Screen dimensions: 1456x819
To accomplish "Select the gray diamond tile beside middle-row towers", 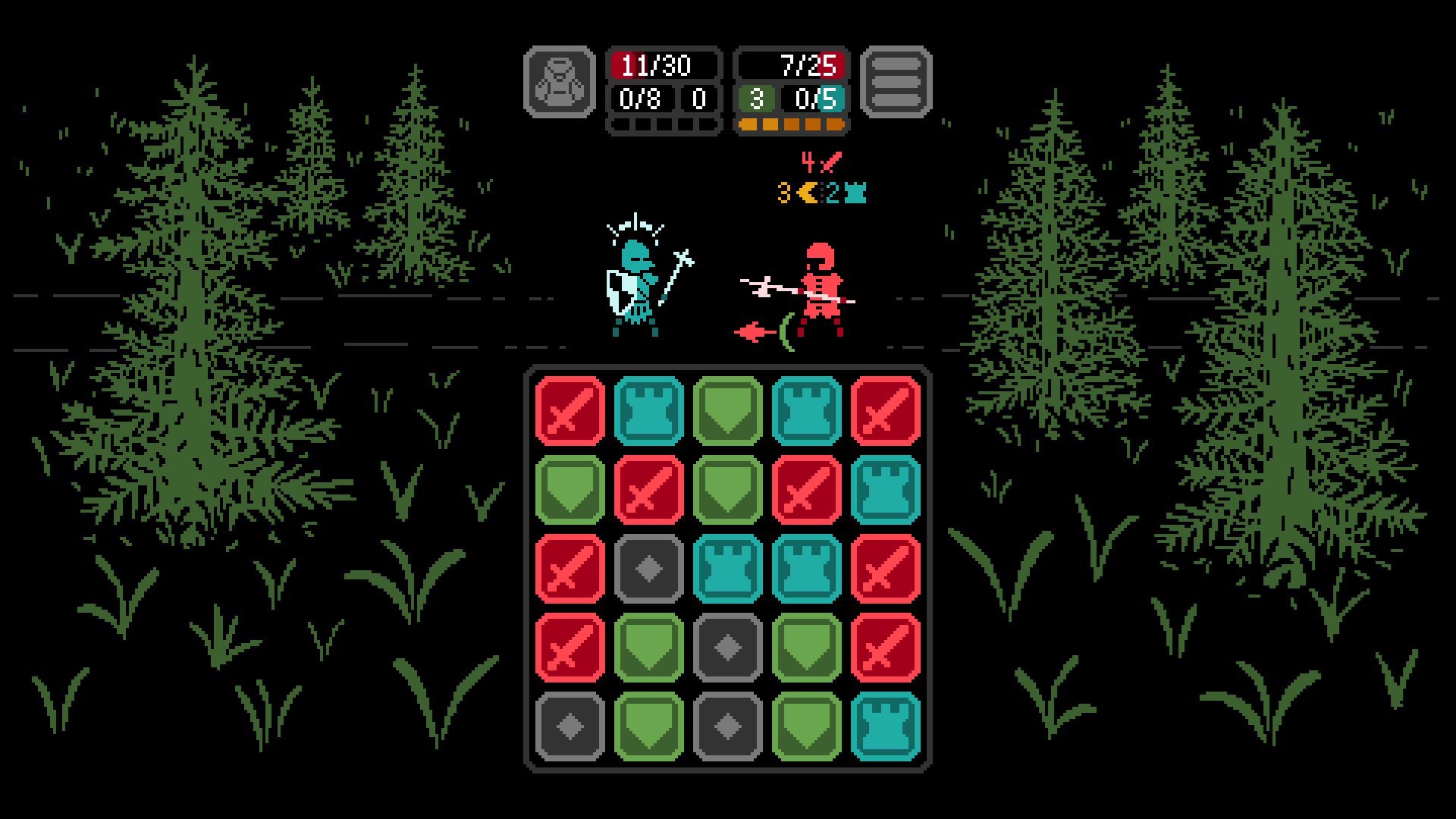I will point(648,566).
